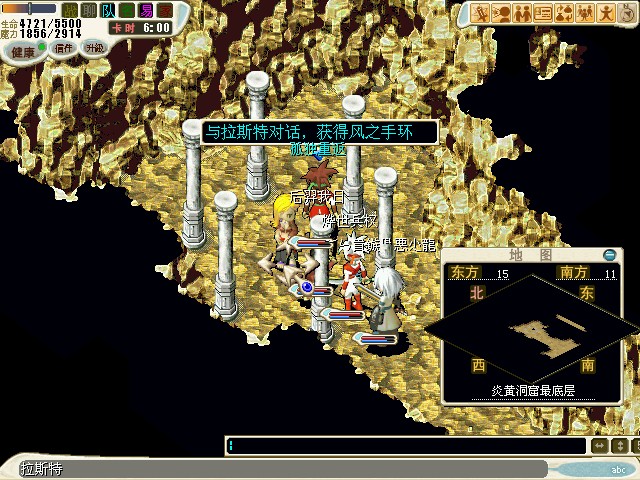Click the cave minimap display
The height and width of the screenshot is (480, 640).
point(545,335)
